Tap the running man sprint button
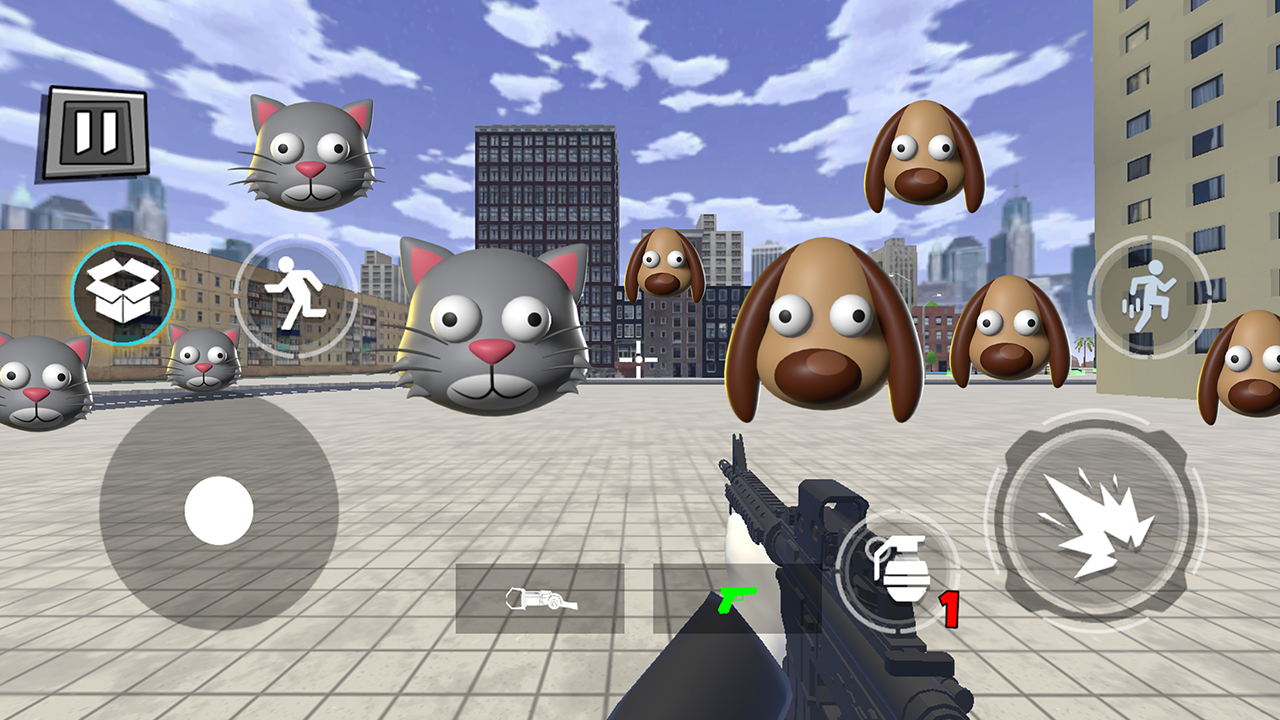 (295, 295)
